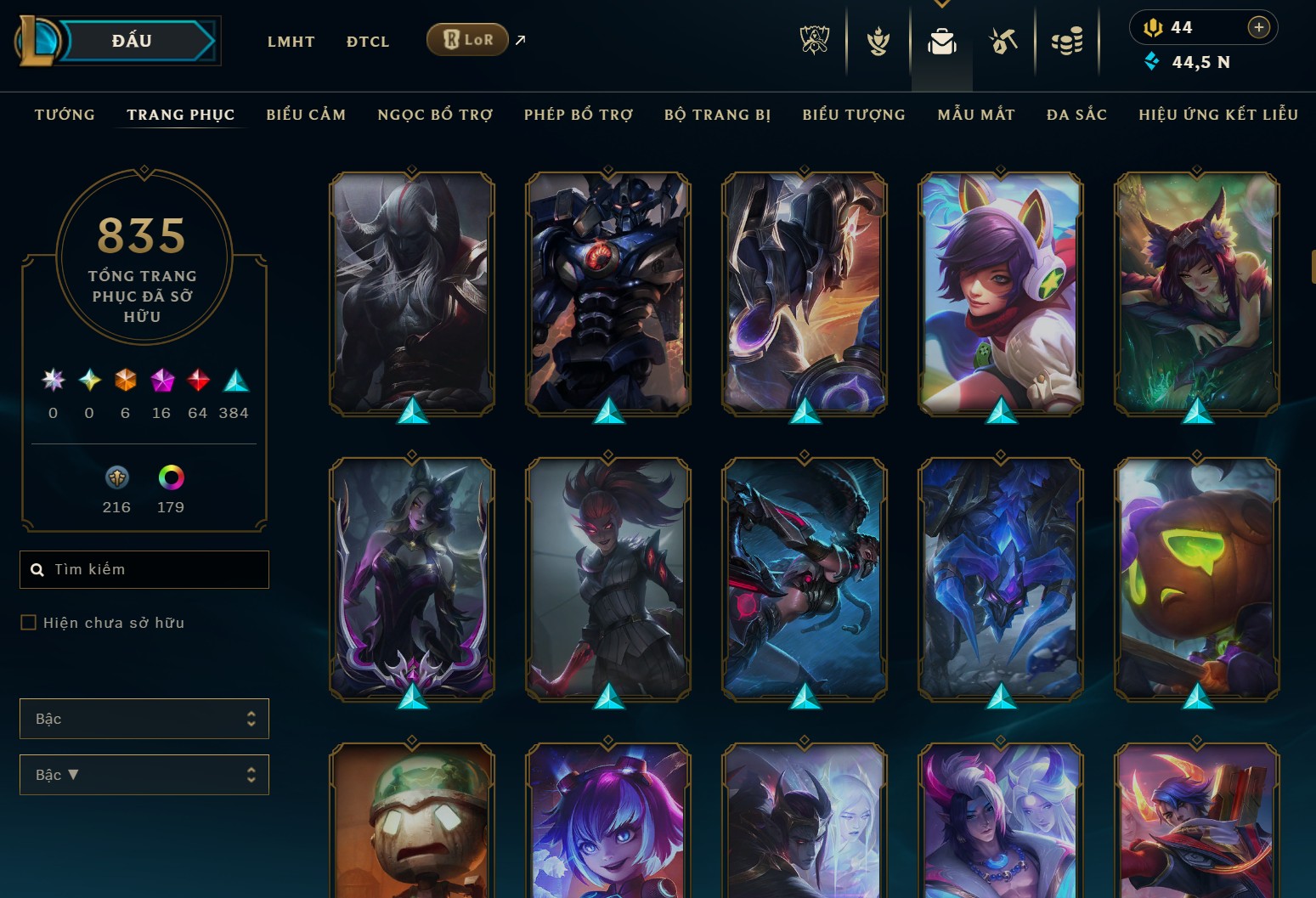Open the Clash trophy icon
Screen dimensions: 1316x898
(x=877, y=40)
